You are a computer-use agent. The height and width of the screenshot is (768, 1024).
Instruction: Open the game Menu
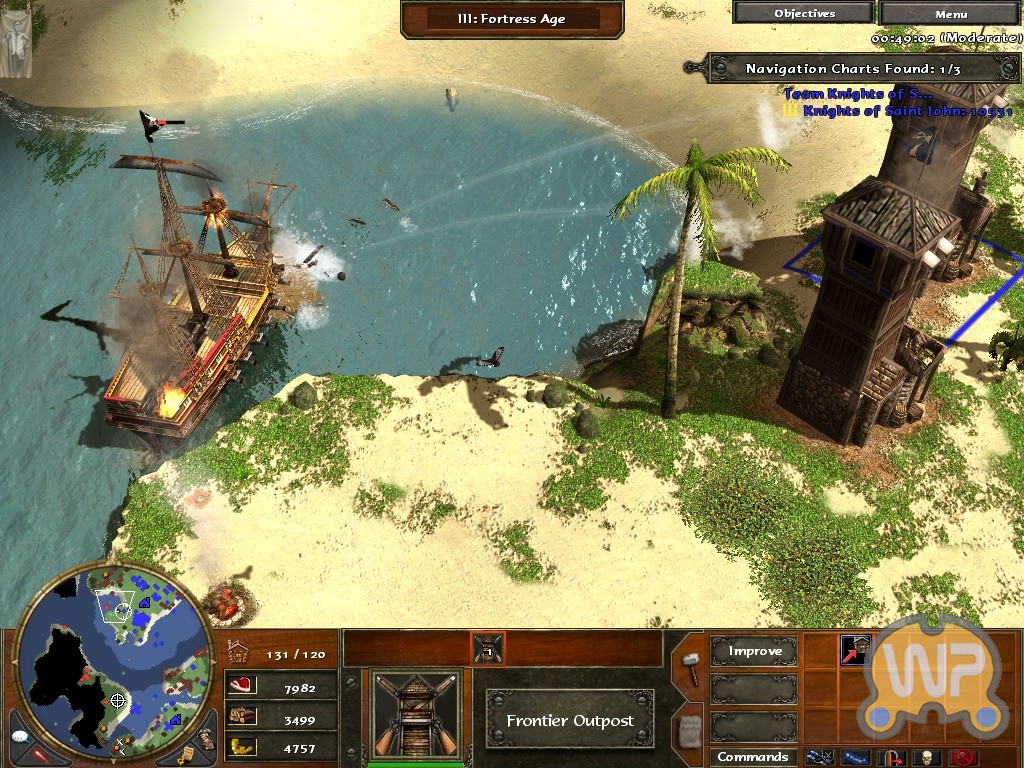pos(951,14)
